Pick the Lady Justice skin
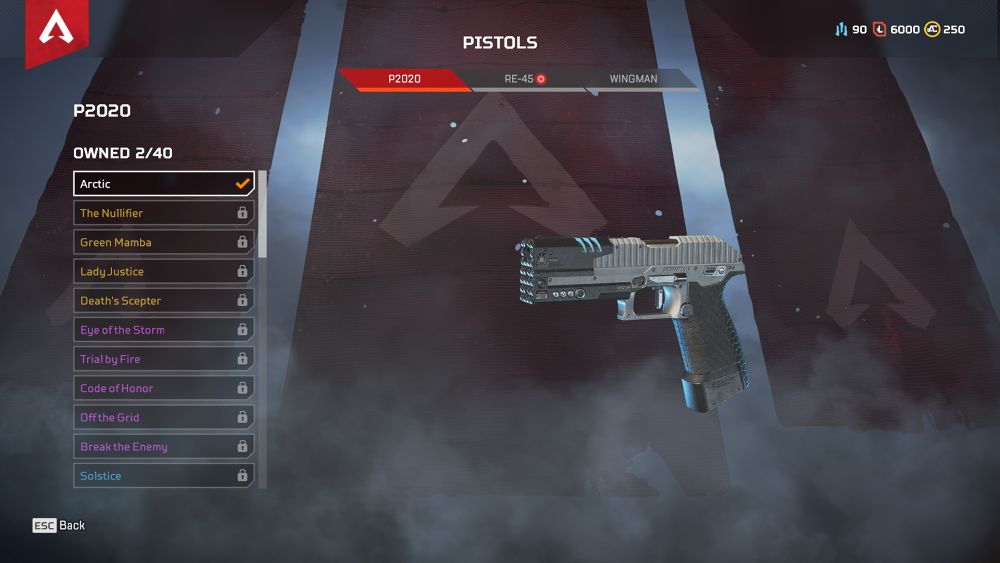The image size is (1000, 563). [x=164, y=271]
